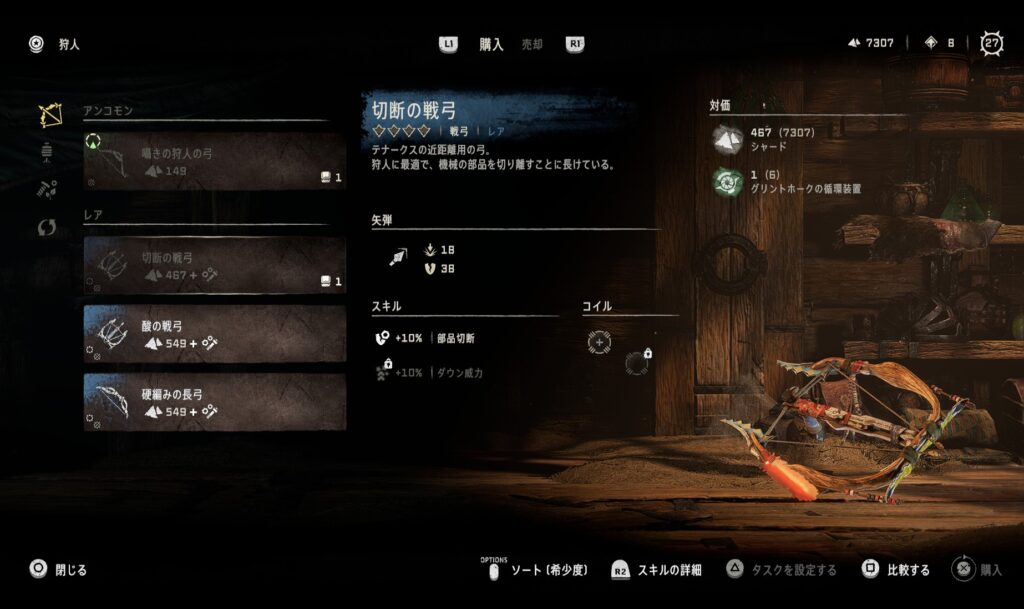The image size is (1024, 609).
Task: Open the bow weapons category
Action: (x=49, y=115)
